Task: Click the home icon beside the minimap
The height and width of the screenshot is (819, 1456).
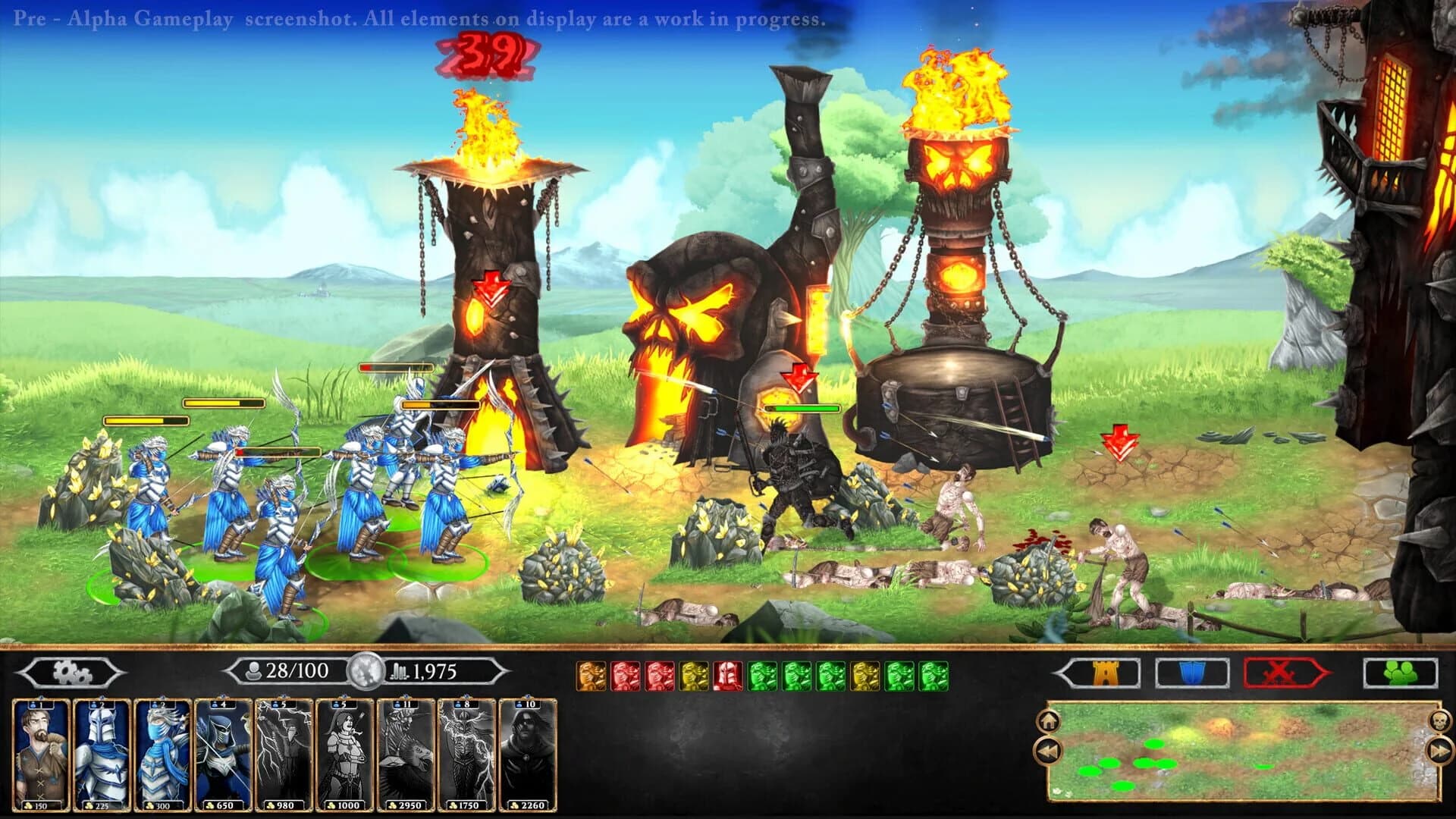Action: pyautogui.click(x=1049, y=722)
